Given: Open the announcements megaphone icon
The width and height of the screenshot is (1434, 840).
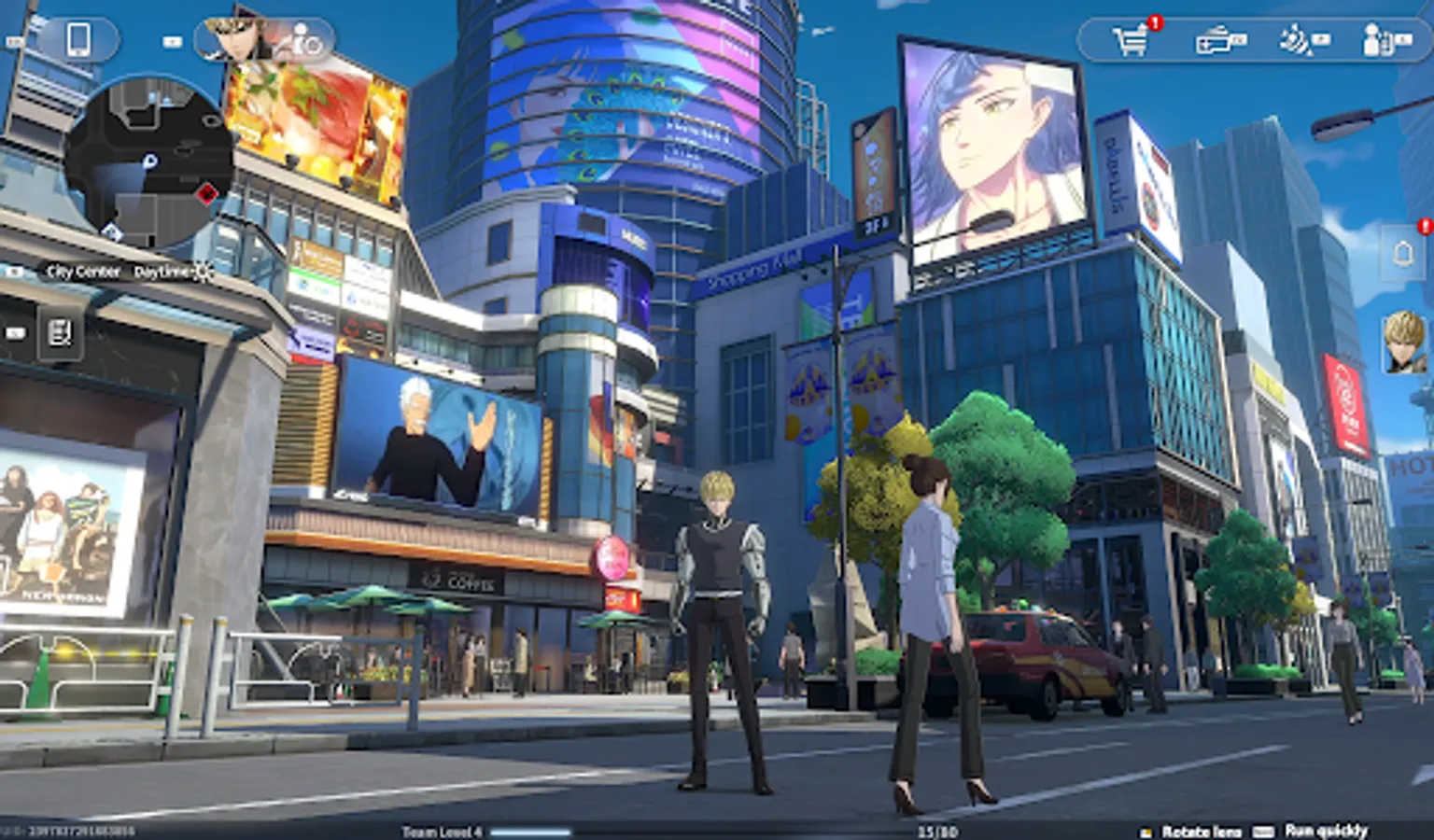Looking at the screenshot, I should 1294,42.
